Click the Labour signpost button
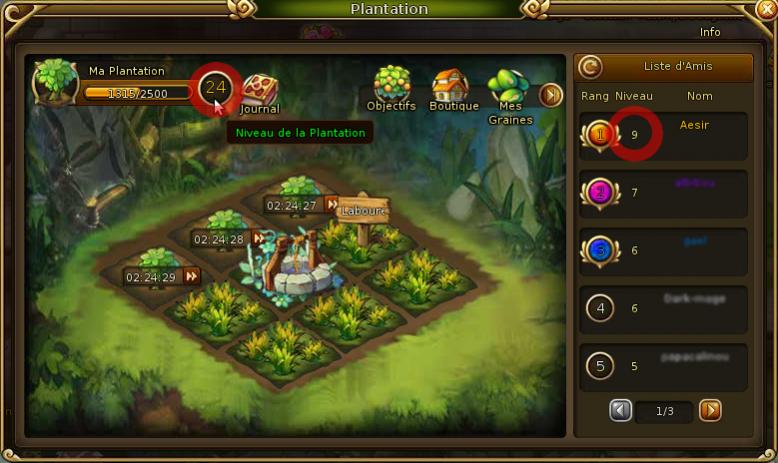 [362, 211]
